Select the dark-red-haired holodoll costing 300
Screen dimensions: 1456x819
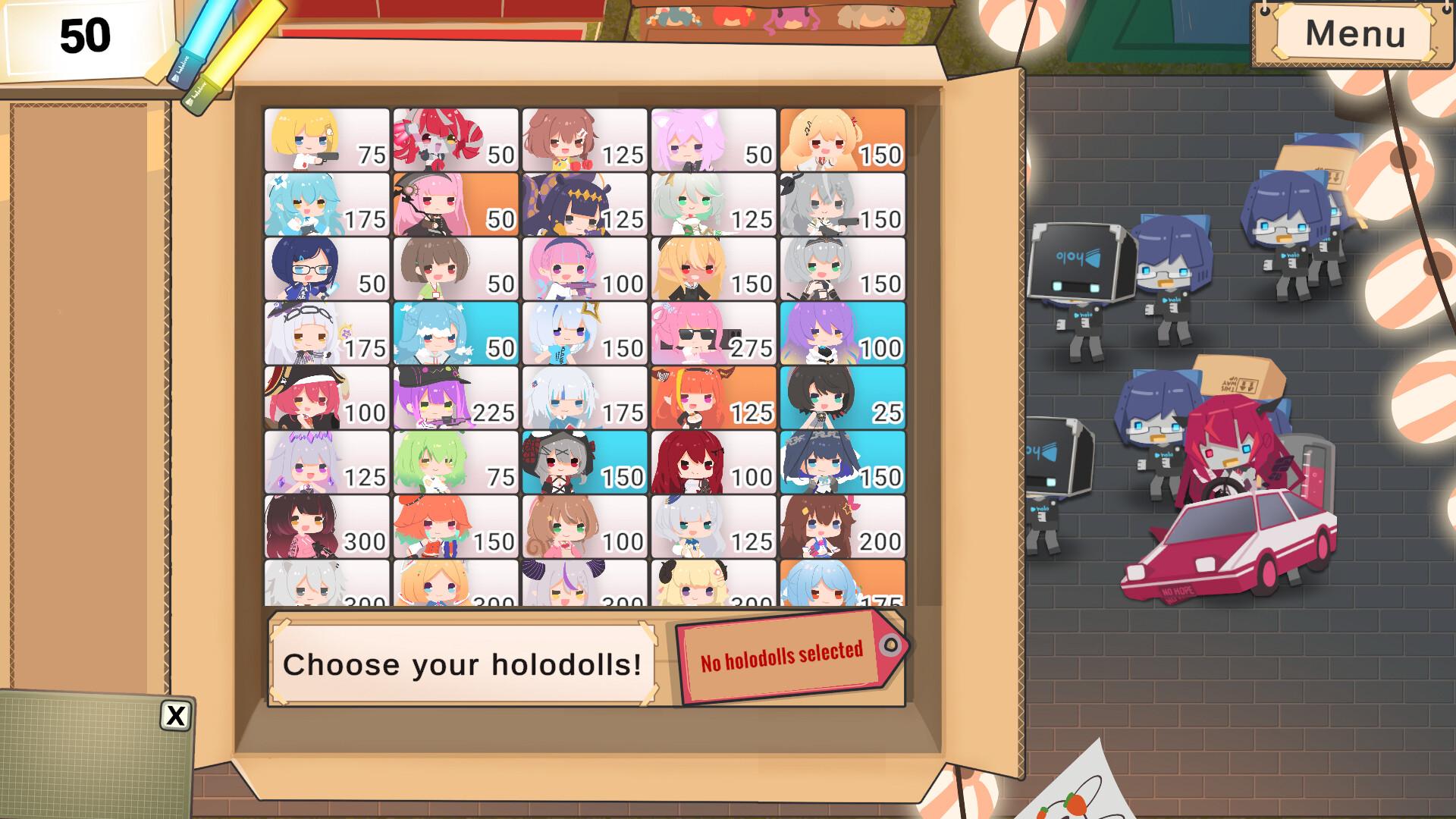coord(326,527)
